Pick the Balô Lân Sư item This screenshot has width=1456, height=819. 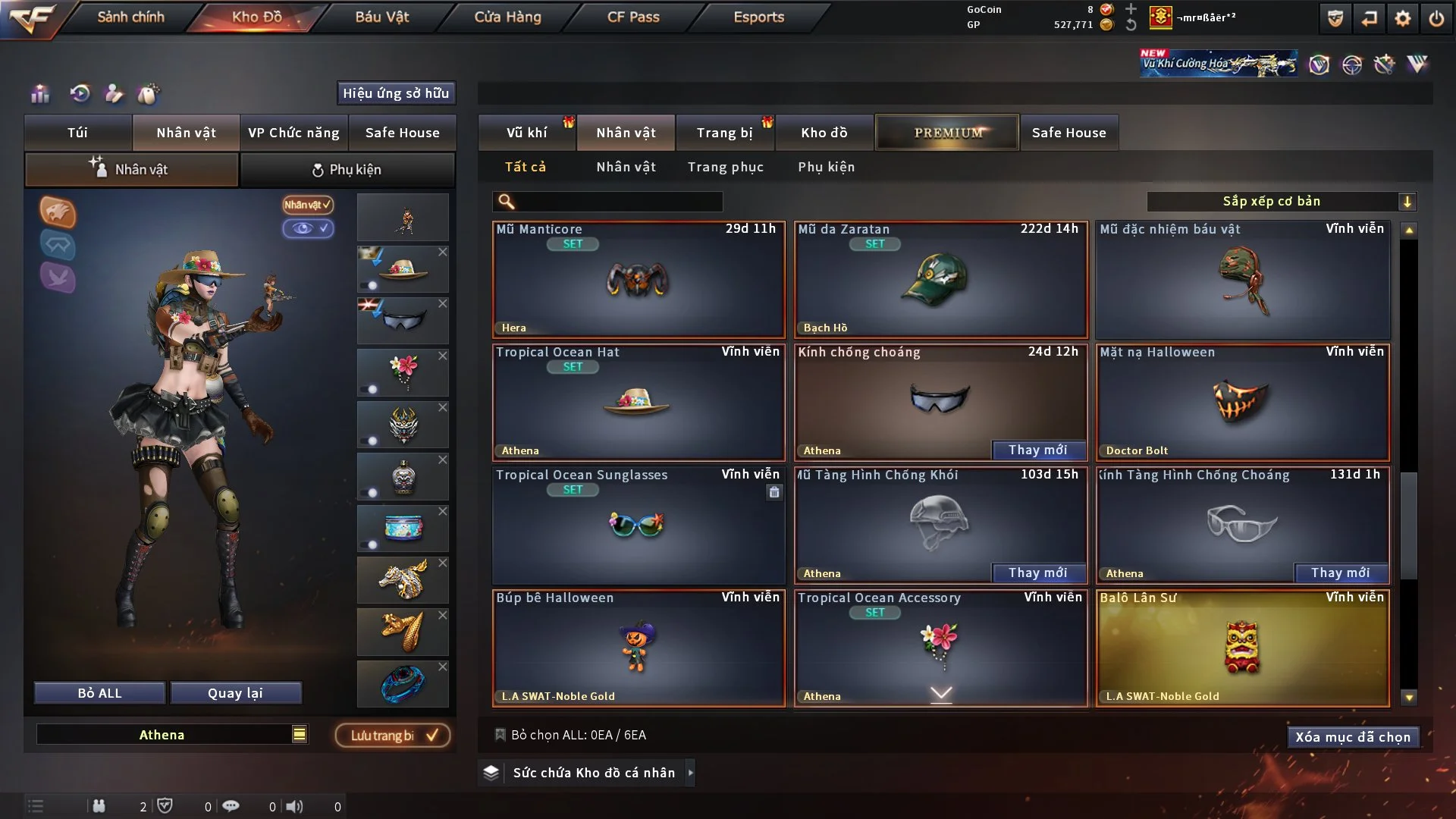coord(1242,648)
